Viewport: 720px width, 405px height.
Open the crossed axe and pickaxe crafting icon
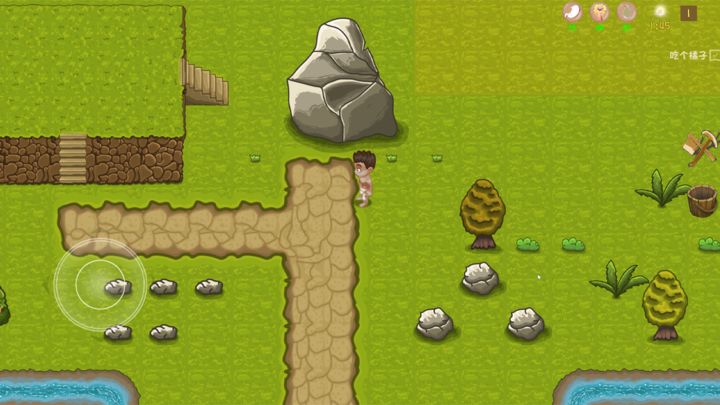[x=701, y=148]
